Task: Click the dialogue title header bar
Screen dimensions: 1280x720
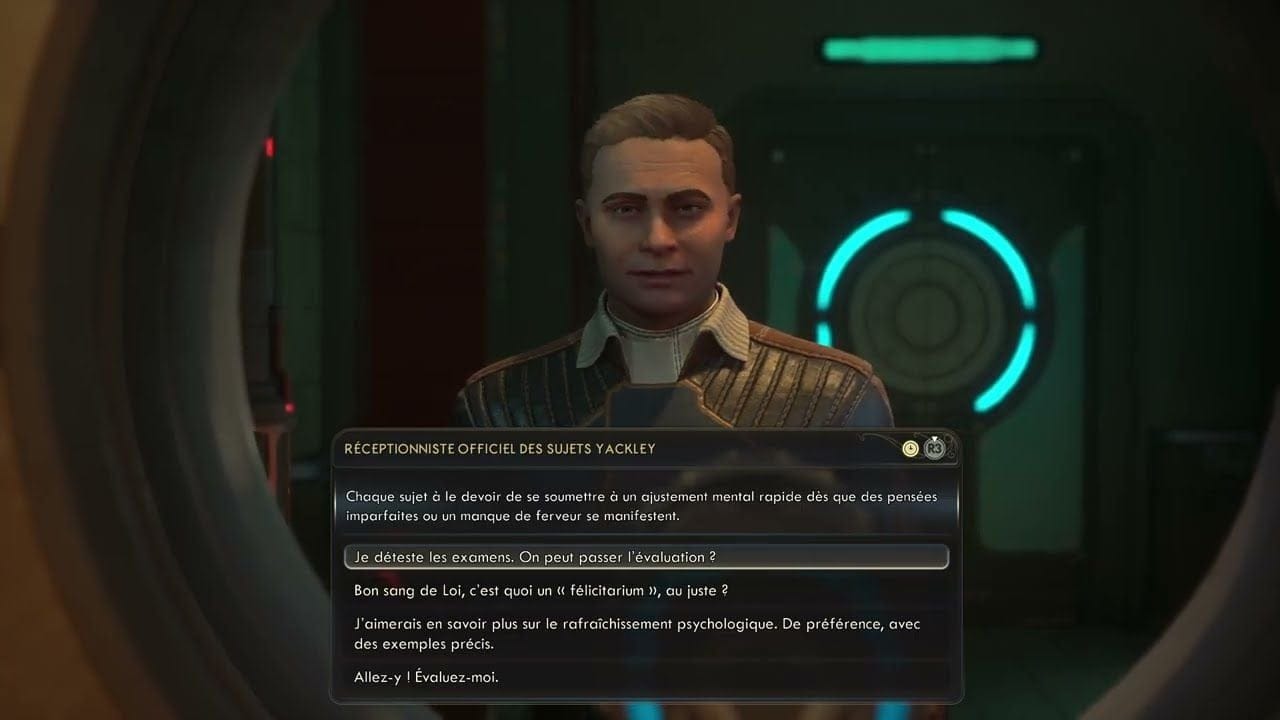Action: point(650,449)
